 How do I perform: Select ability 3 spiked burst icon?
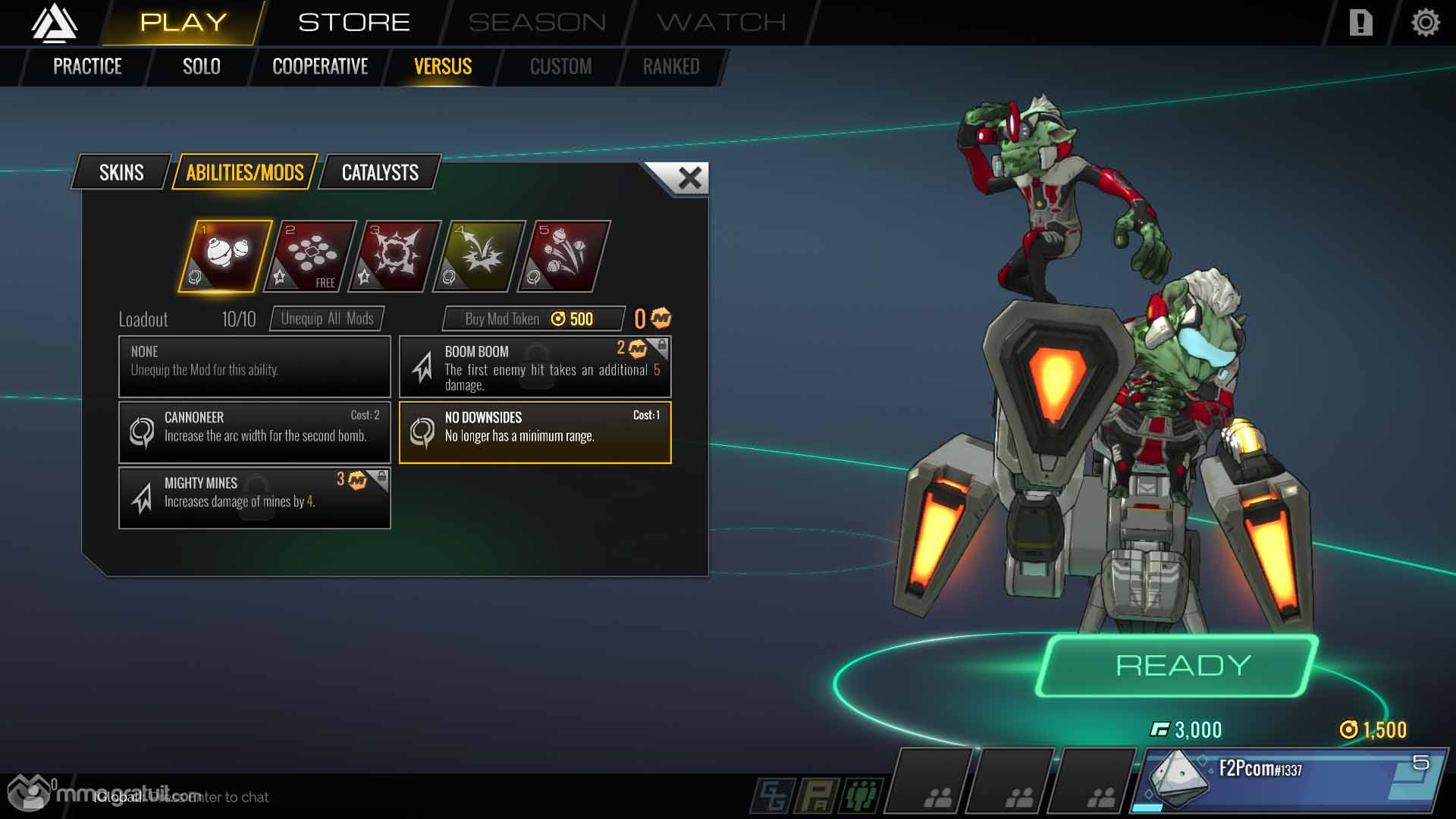pos(394,256)
